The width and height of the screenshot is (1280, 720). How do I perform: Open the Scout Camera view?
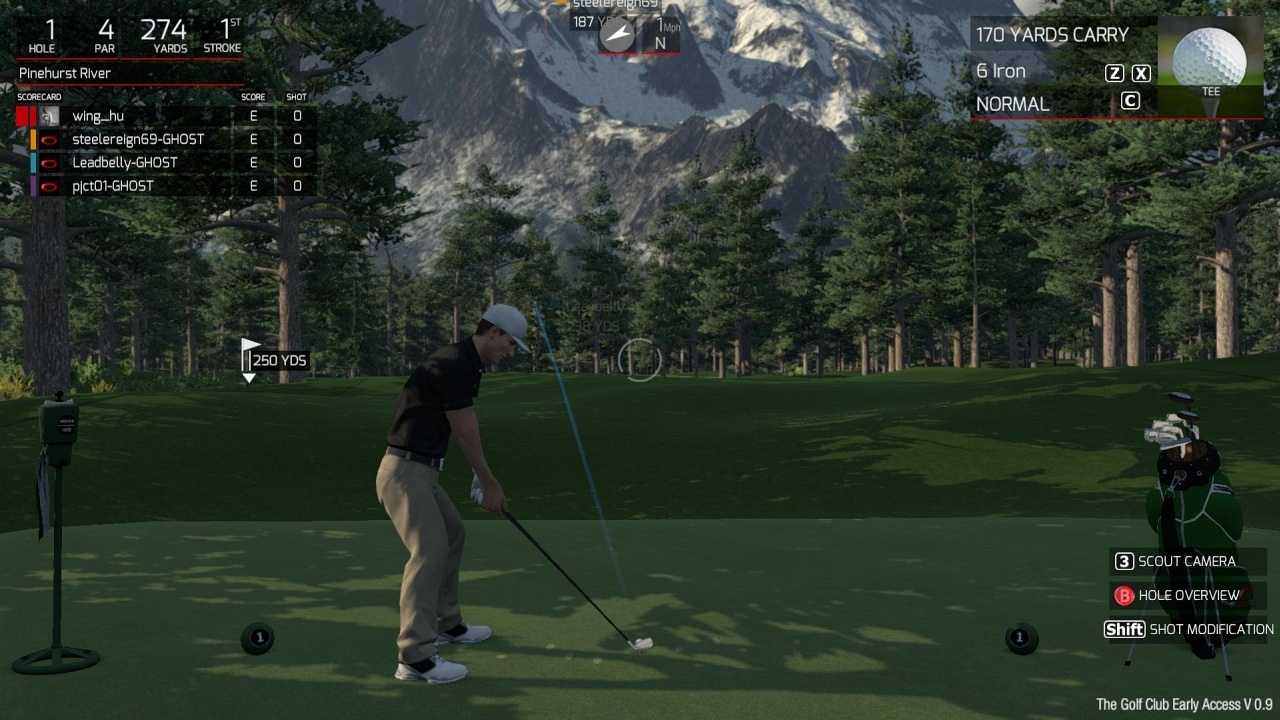1186,561
